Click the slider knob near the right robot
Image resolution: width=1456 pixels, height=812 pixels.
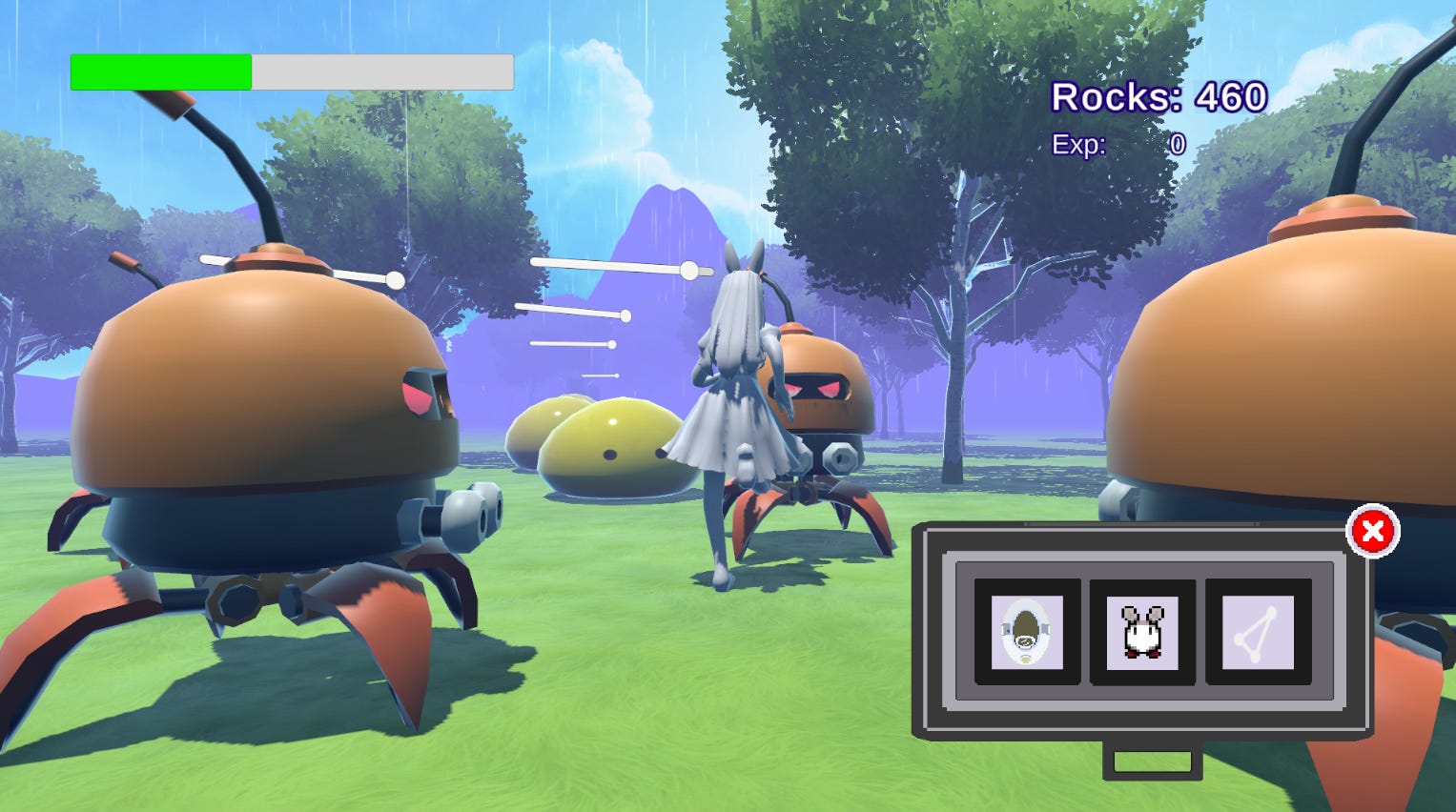(x=688, y=268)
